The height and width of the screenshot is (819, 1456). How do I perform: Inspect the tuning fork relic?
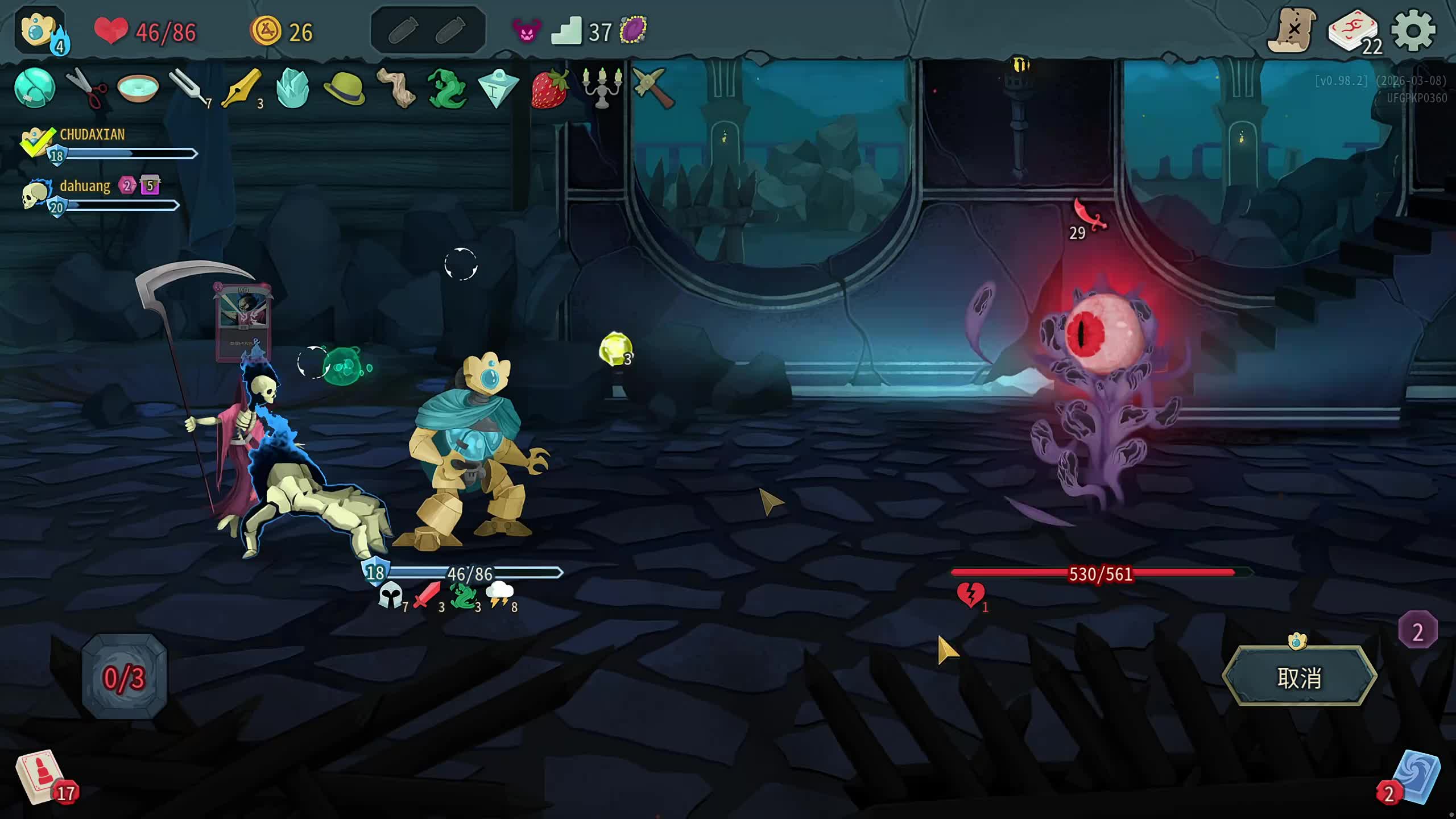tap(188, 88)
